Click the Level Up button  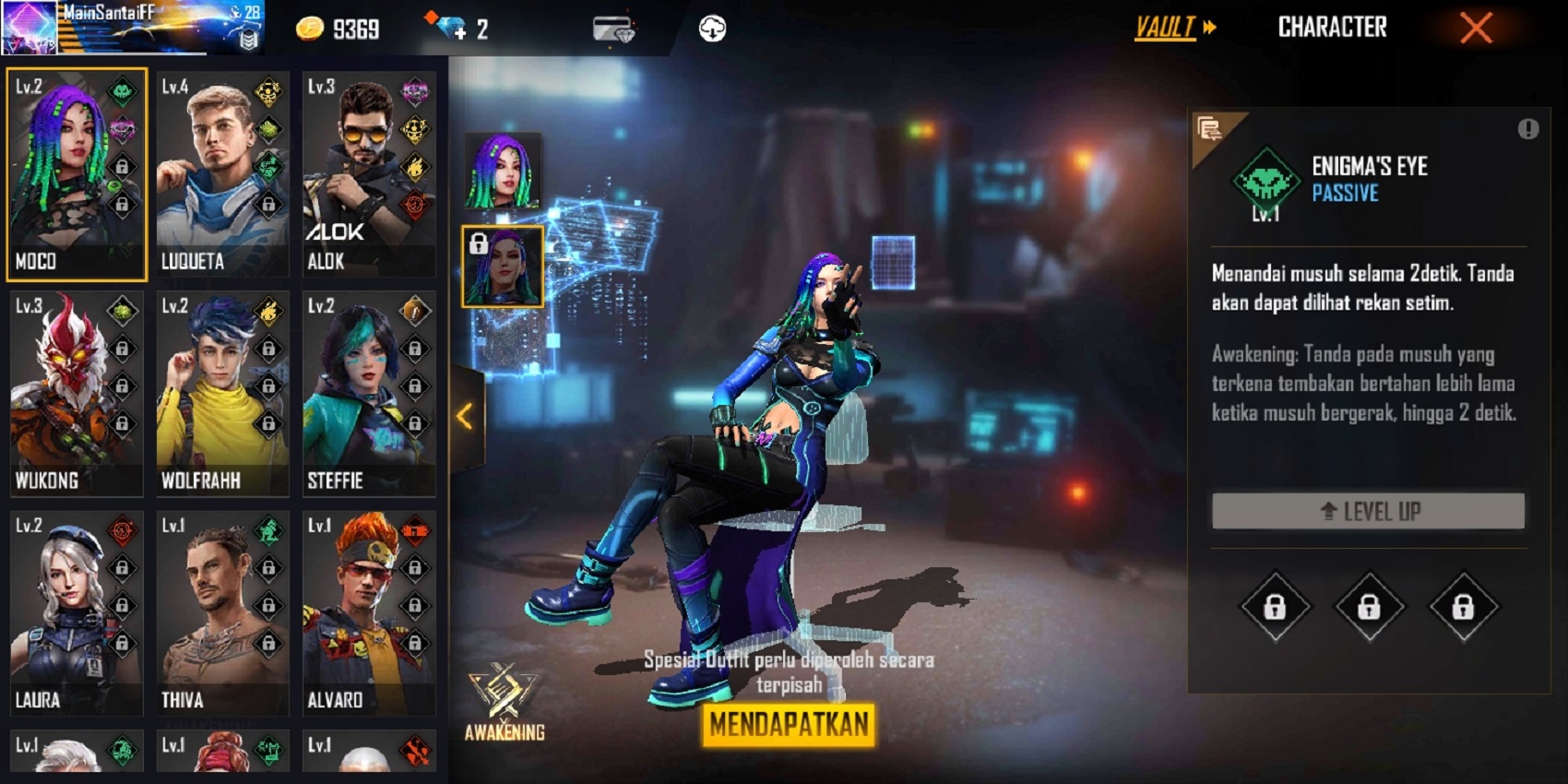pos(1369,510)
